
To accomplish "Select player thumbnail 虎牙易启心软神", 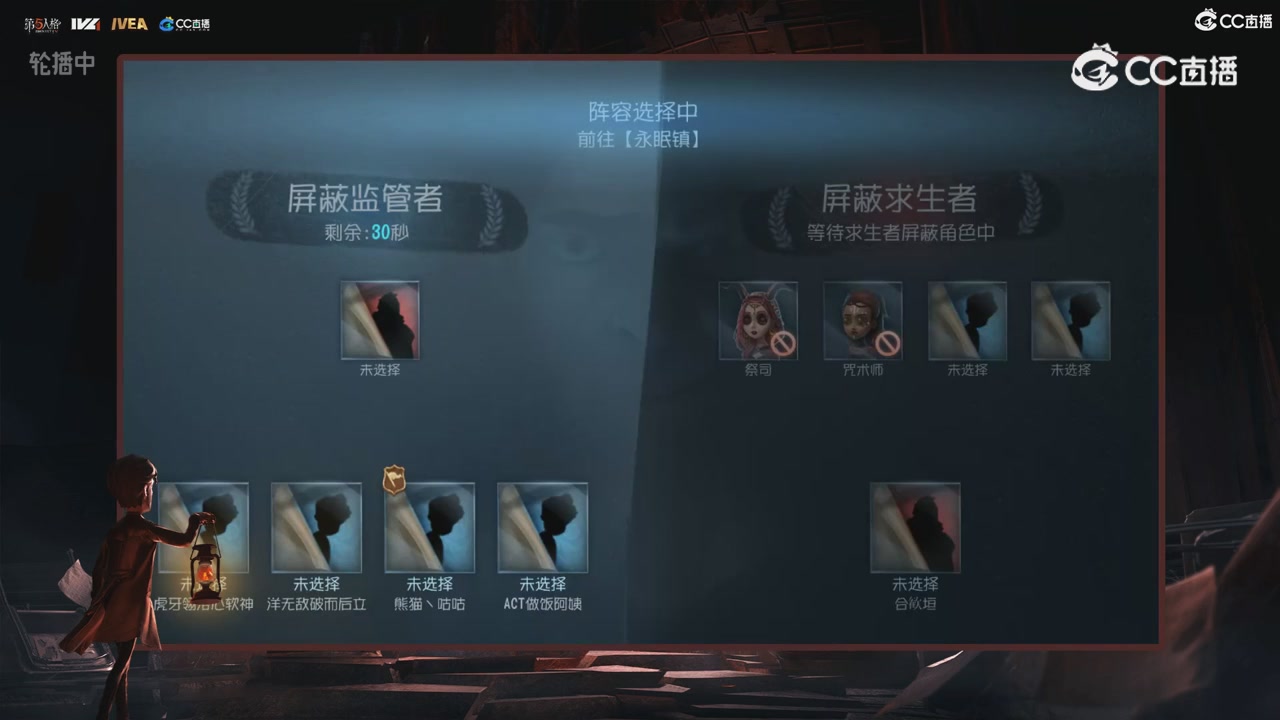I will 205,528.
